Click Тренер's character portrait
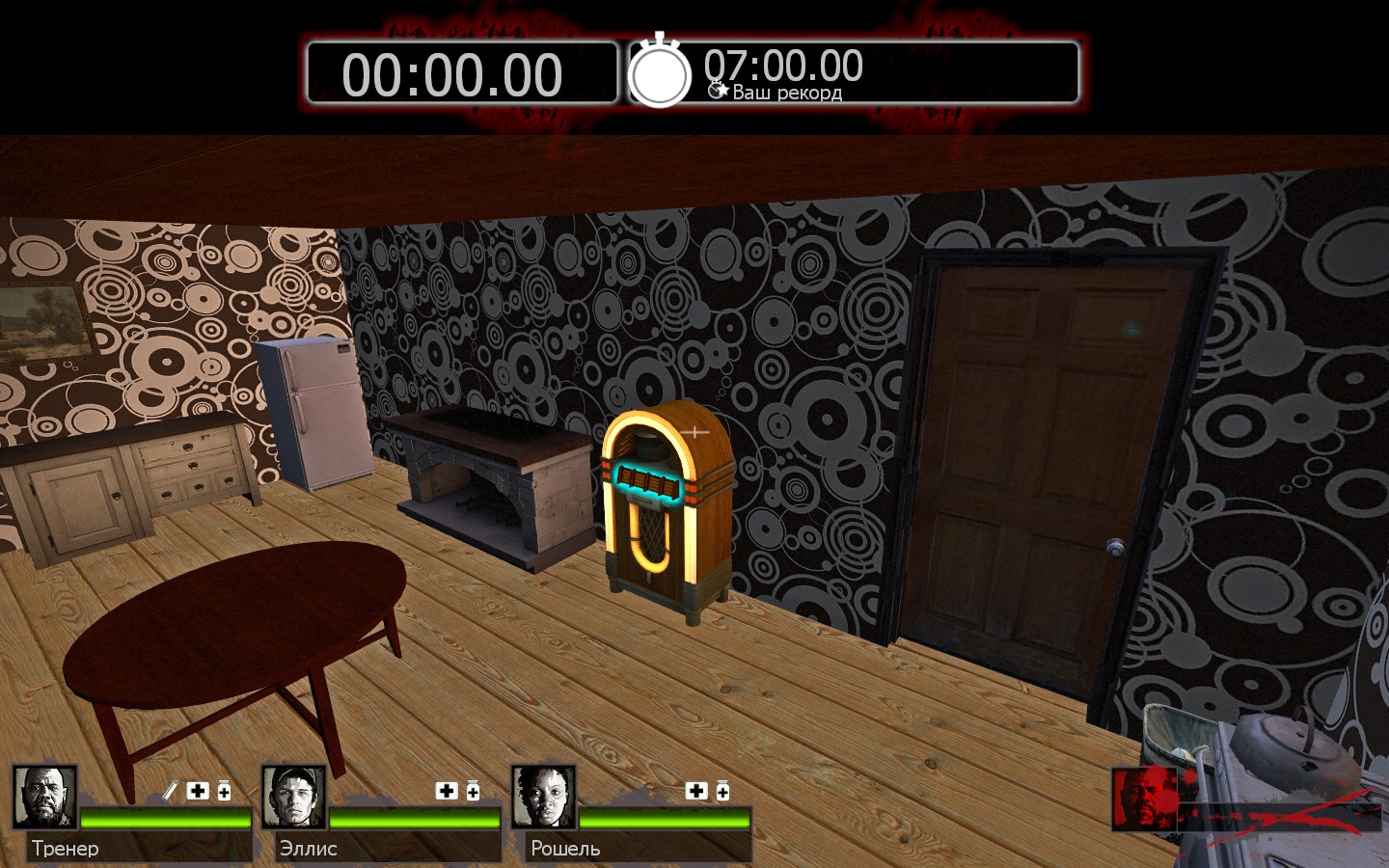 pyautogui.click(x=44, y=797)
